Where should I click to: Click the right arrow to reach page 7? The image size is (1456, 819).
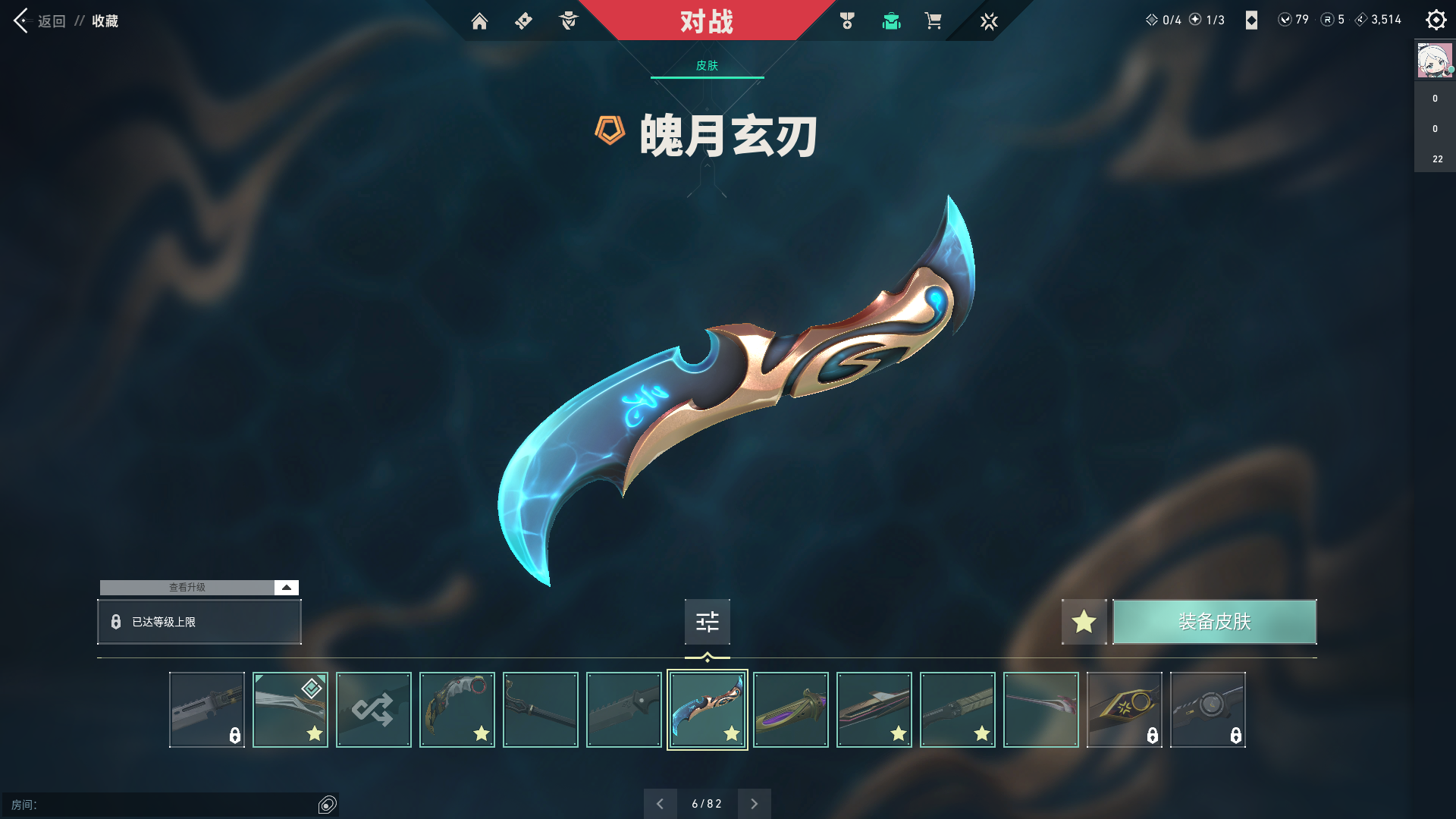point(754,803)
